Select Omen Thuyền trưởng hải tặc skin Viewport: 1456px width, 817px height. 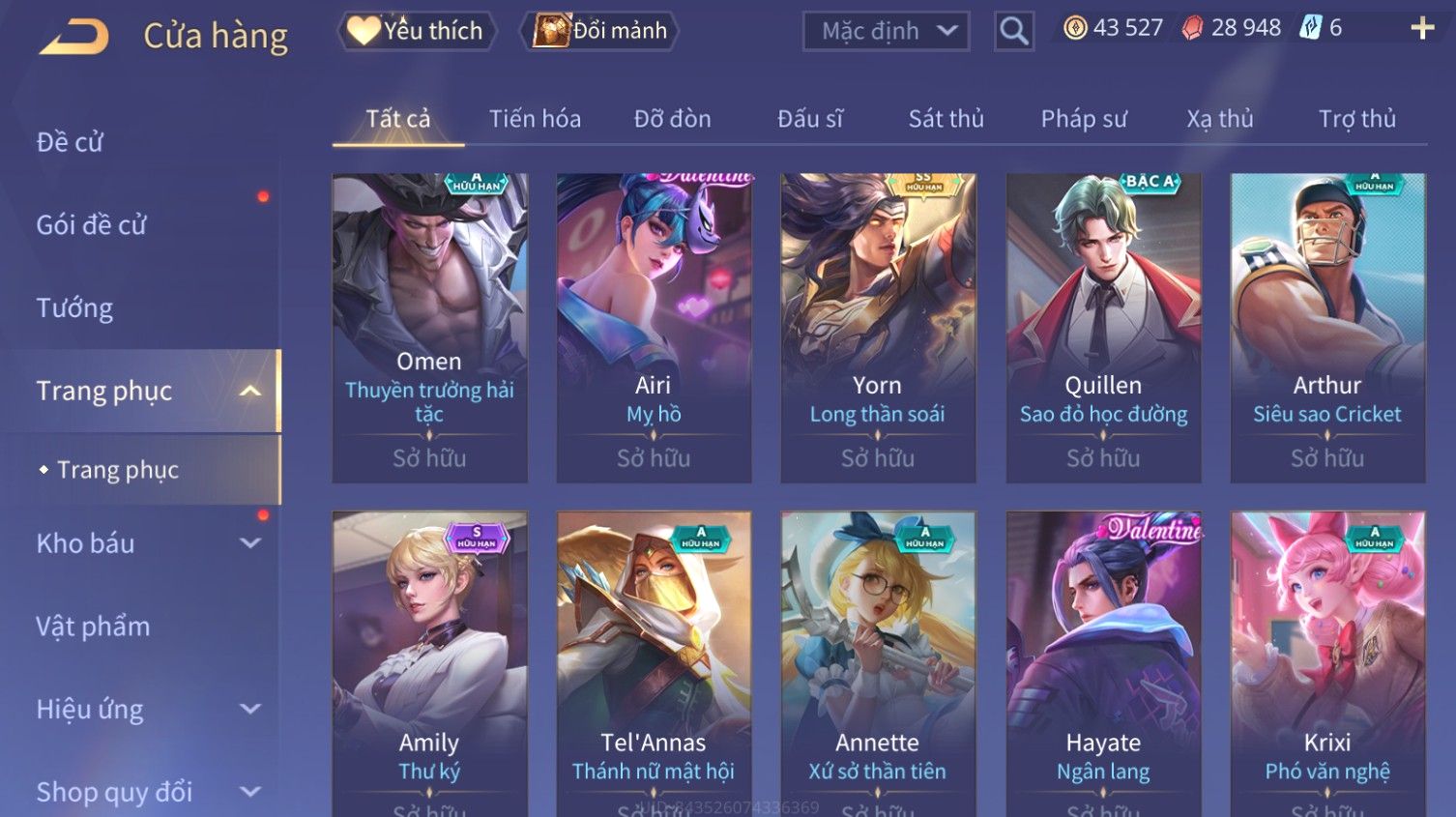pos(429,328)
